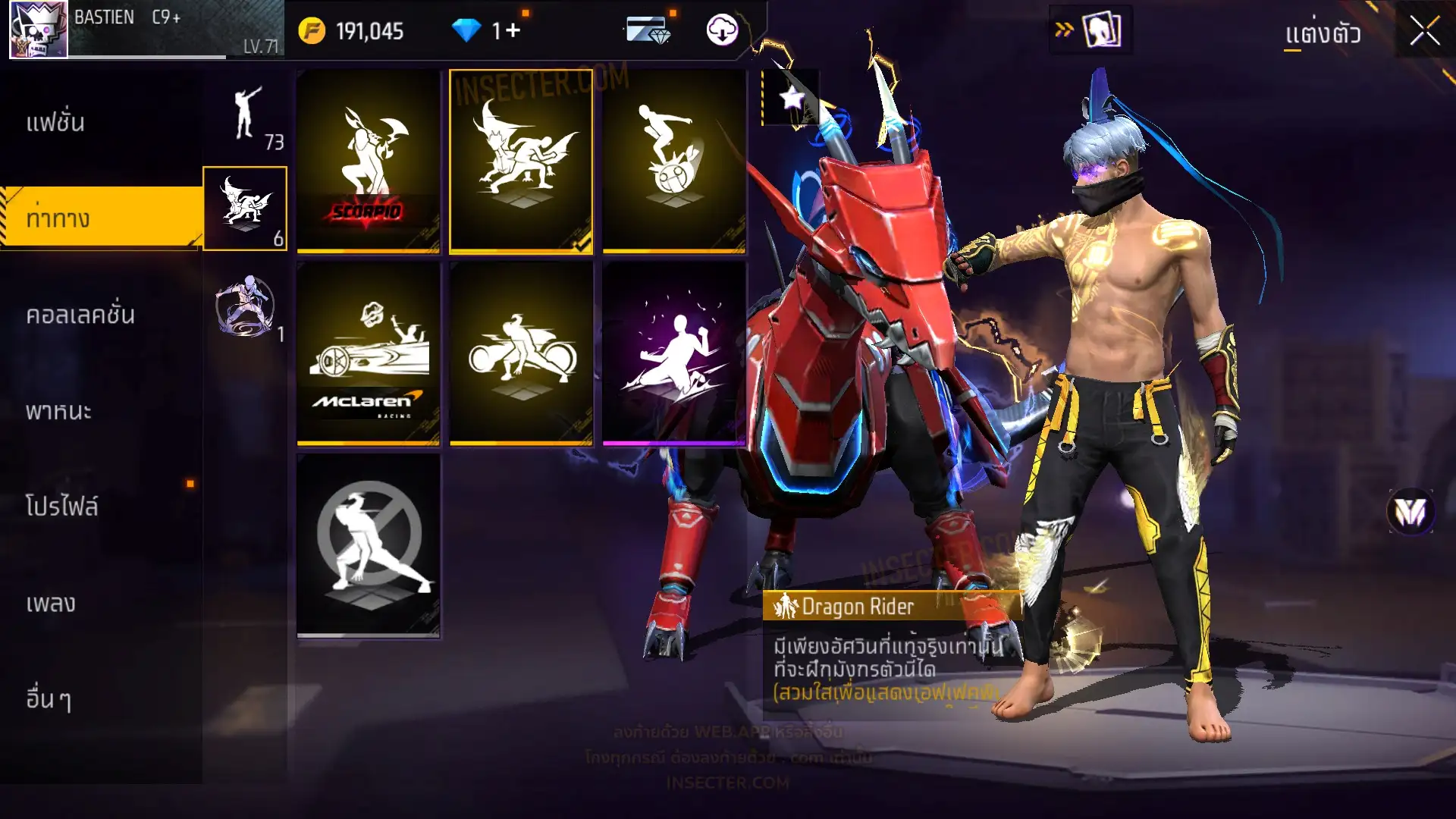Image resolution: width=1456 pixels, height=819 pixels.
Task: Add diamonds with the plus button
Action: (513, 31)
